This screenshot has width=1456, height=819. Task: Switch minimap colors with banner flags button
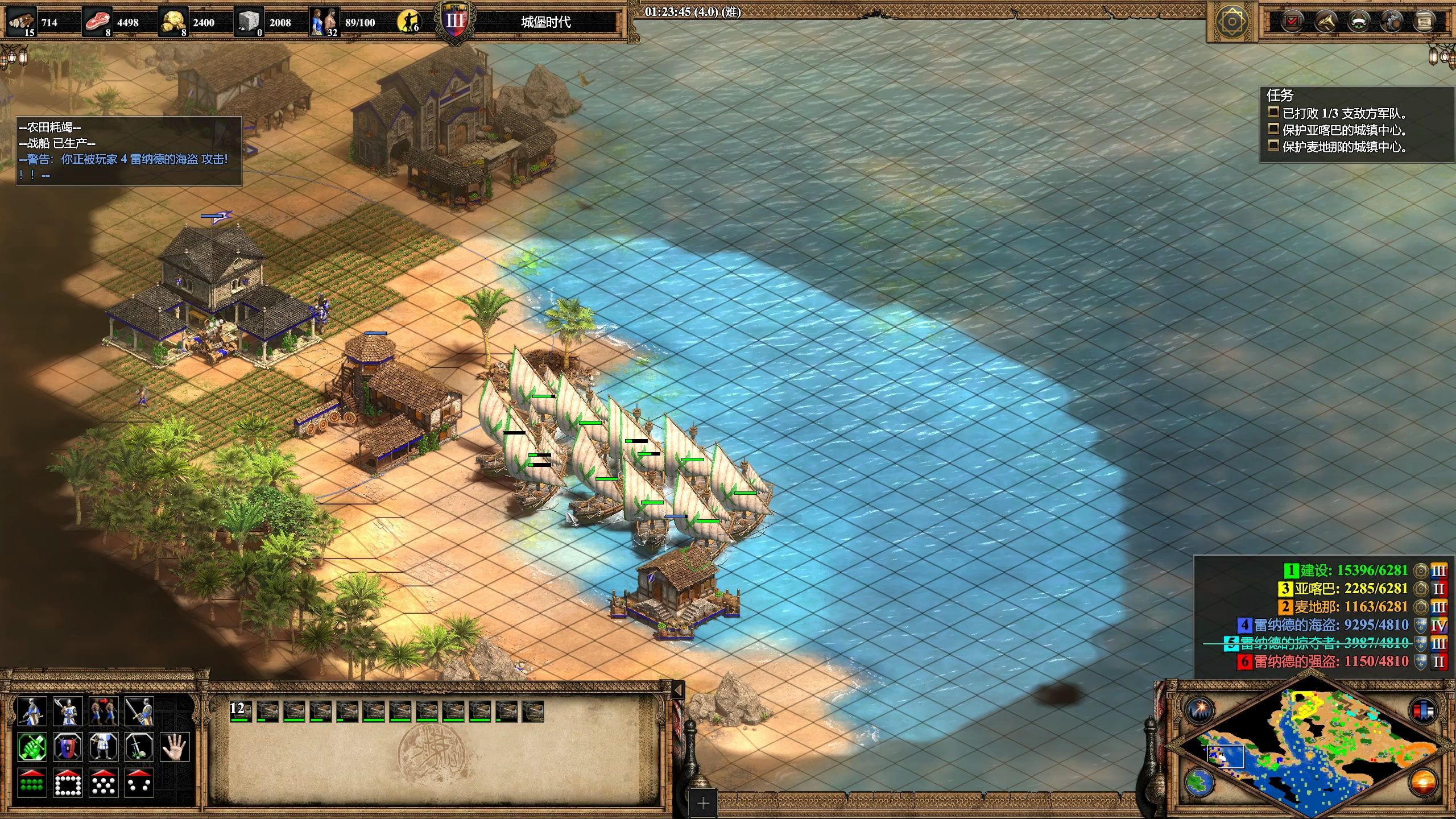(x=1423, y=710)
